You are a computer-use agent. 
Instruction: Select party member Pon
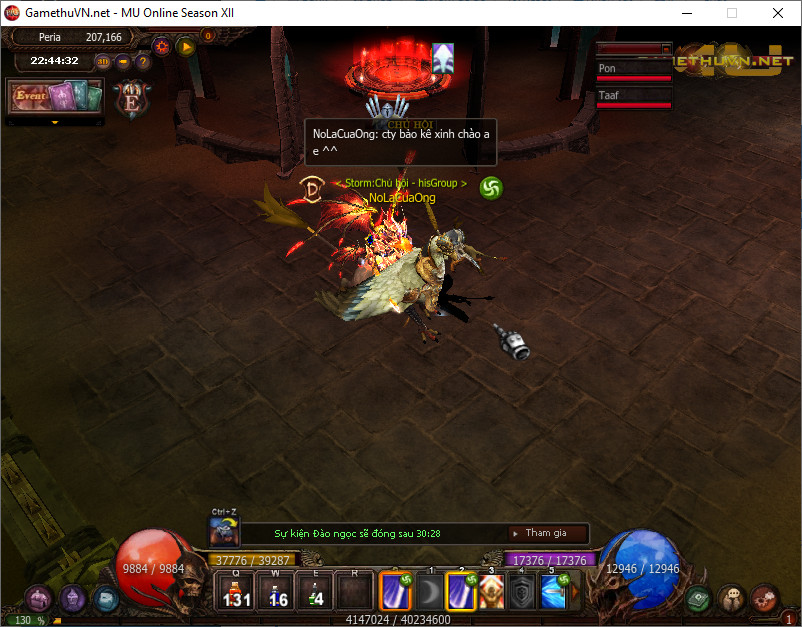634,69
